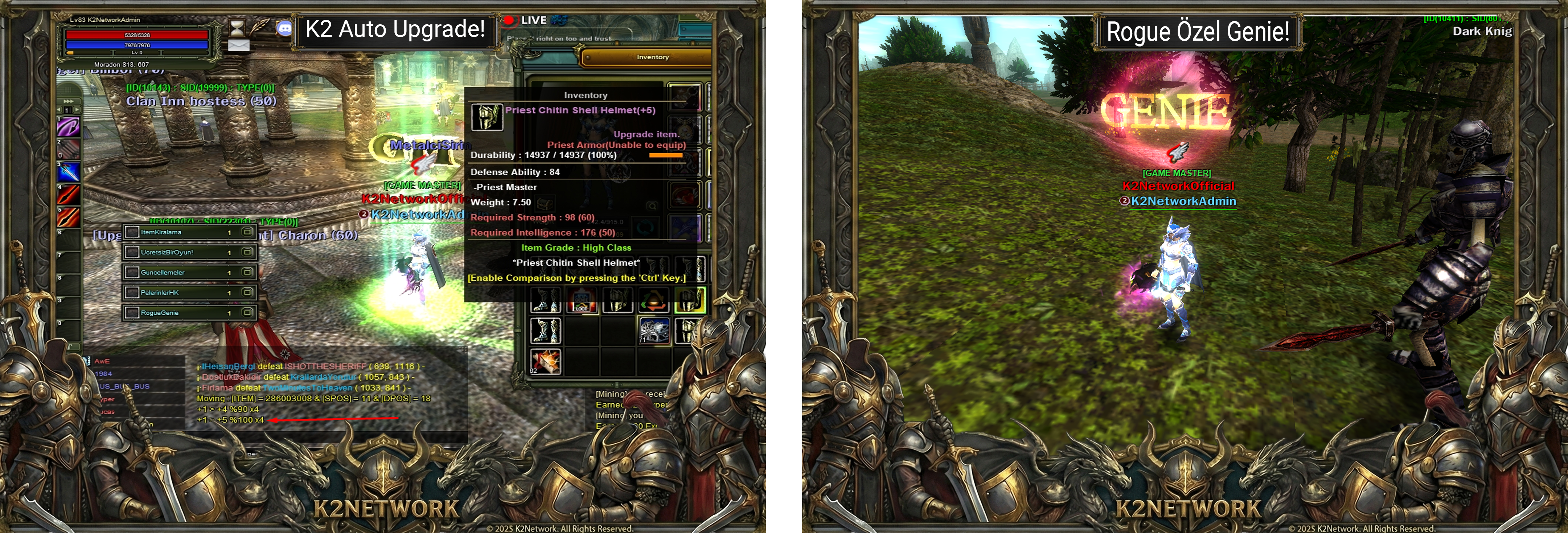
Task: Open the mail envelope icon
Action: 239,45
